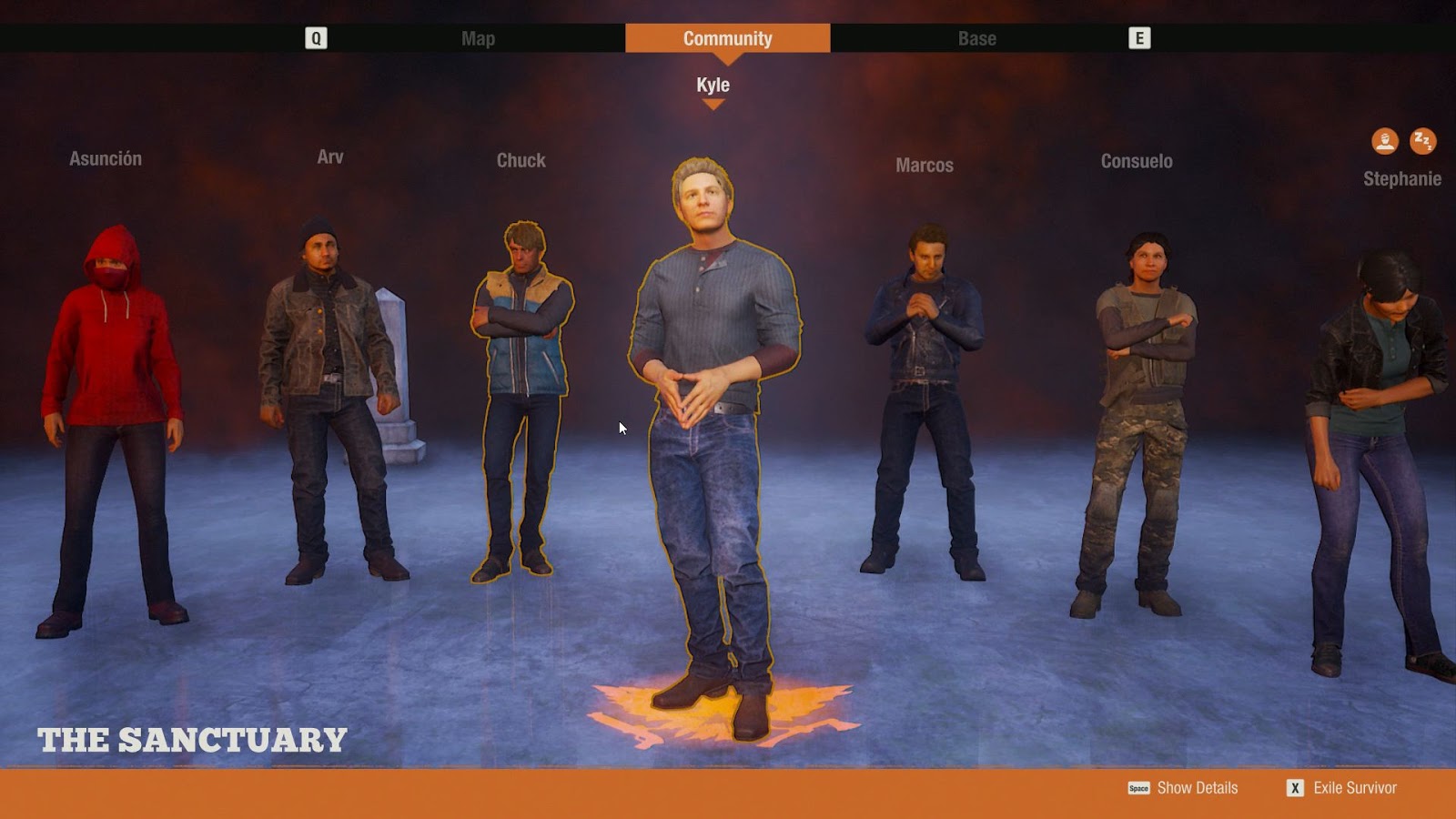Screen dimensions: 1456x819
Task: Click the E key icon right of Base
Action: tap(1140, 38)
